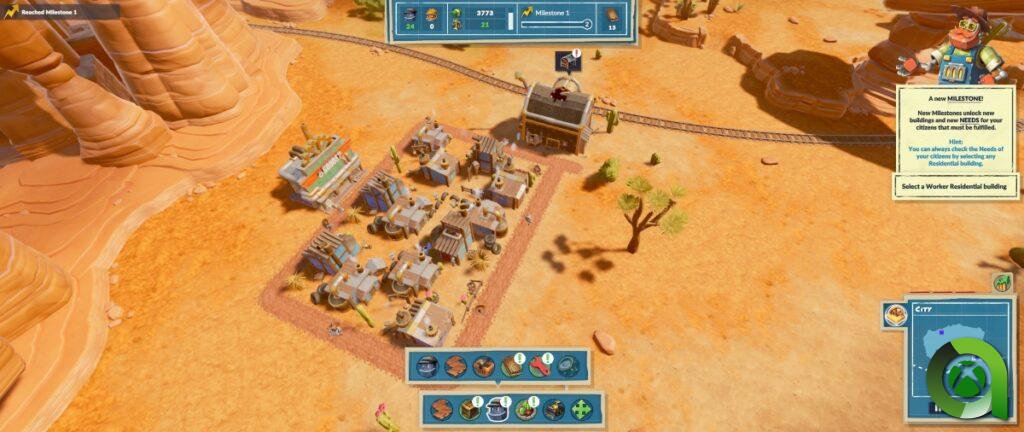
Task: Select the road piece in lower toolbar
Action: pyautogui.click(x=441, y=409)
